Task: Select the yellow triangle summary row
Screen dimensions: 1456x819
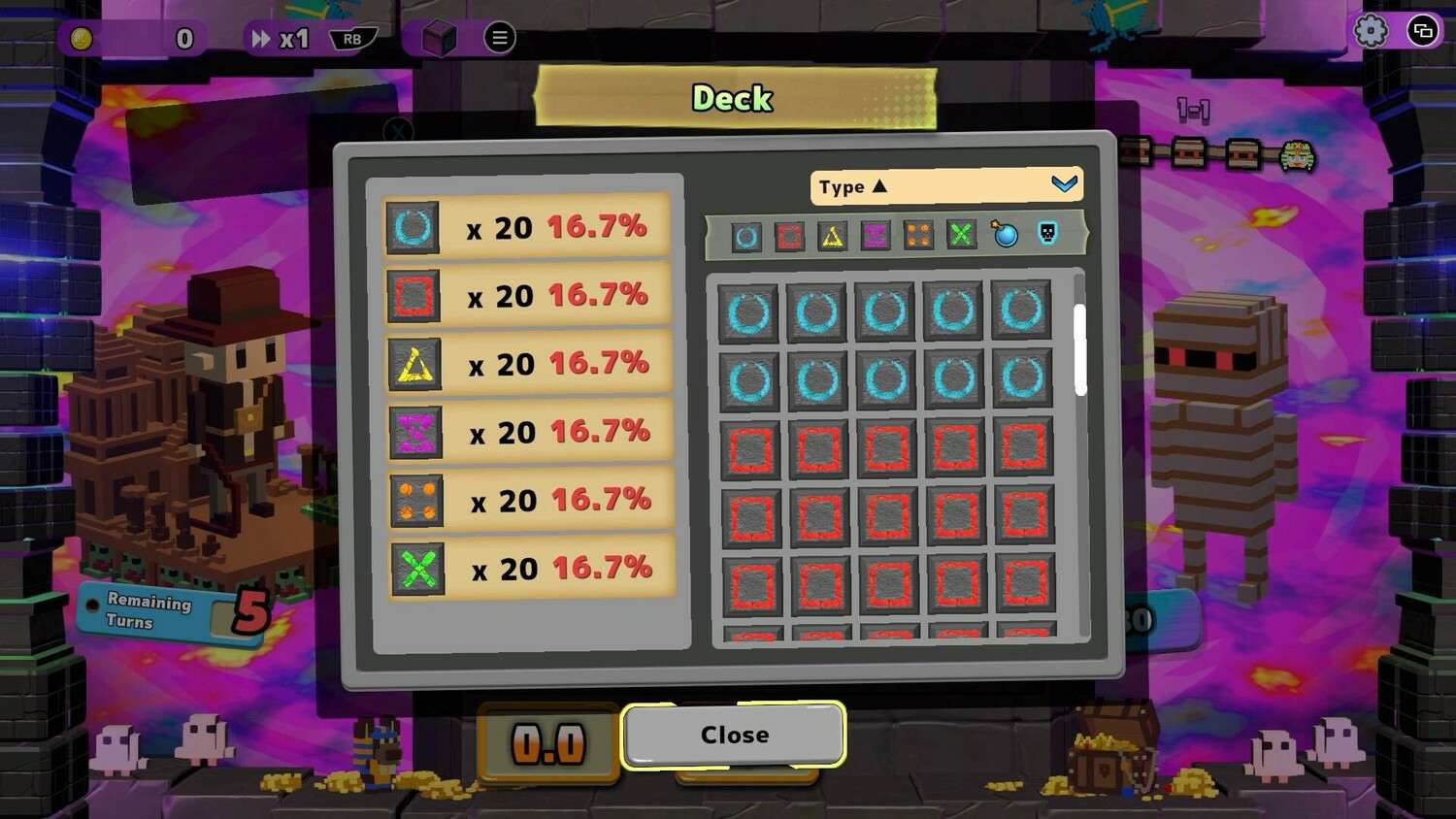Action: 529,364
